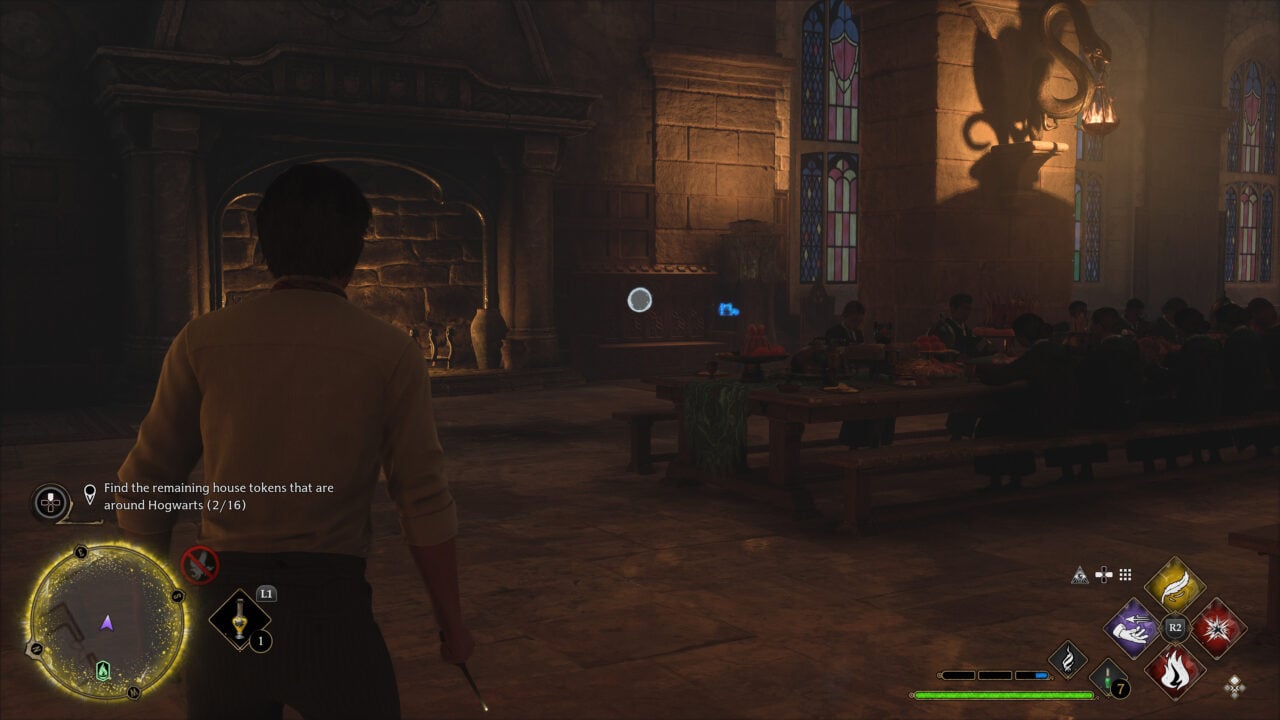Cast the purple Accio hand spell
The height and width of the screenshot is (720, 1280).
[x=1131, y=628]
